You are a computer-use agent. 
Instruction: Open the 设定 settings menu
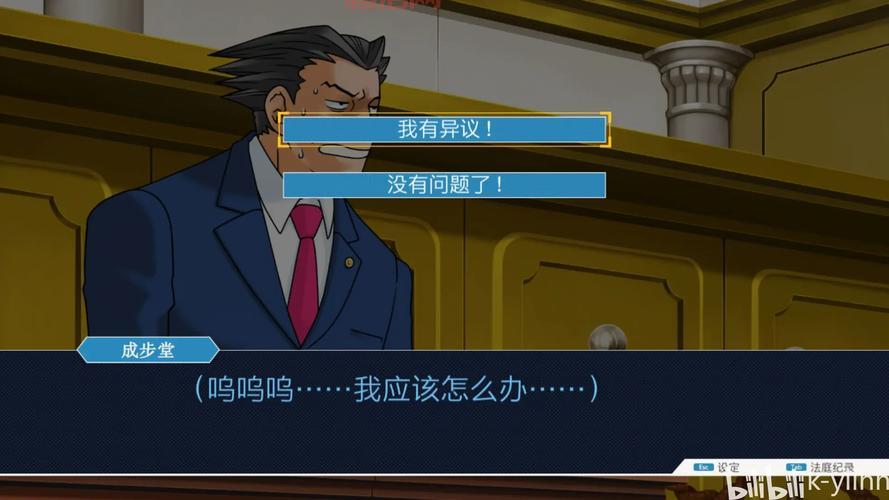click(718, 467)
